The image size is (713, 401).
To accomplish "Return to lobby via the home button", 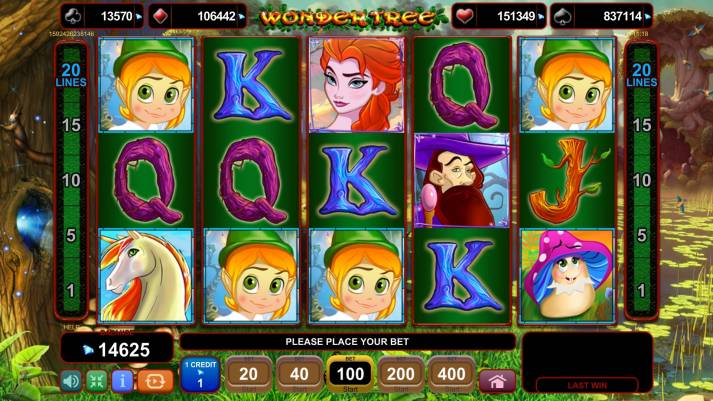I will [497, 381].
